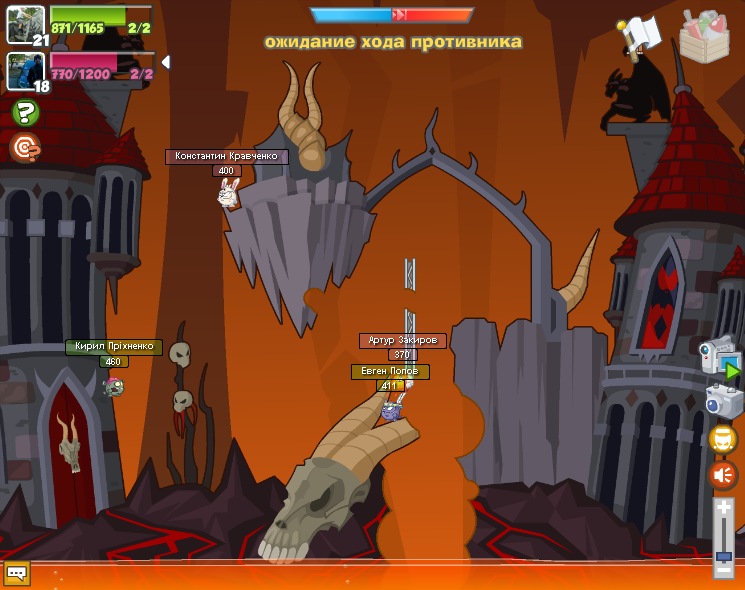Image resolution: width=745 pixels, height=590 pixels.
Task: Toggle sound with the orange speaker button
Action: click(x=723, y=475)
